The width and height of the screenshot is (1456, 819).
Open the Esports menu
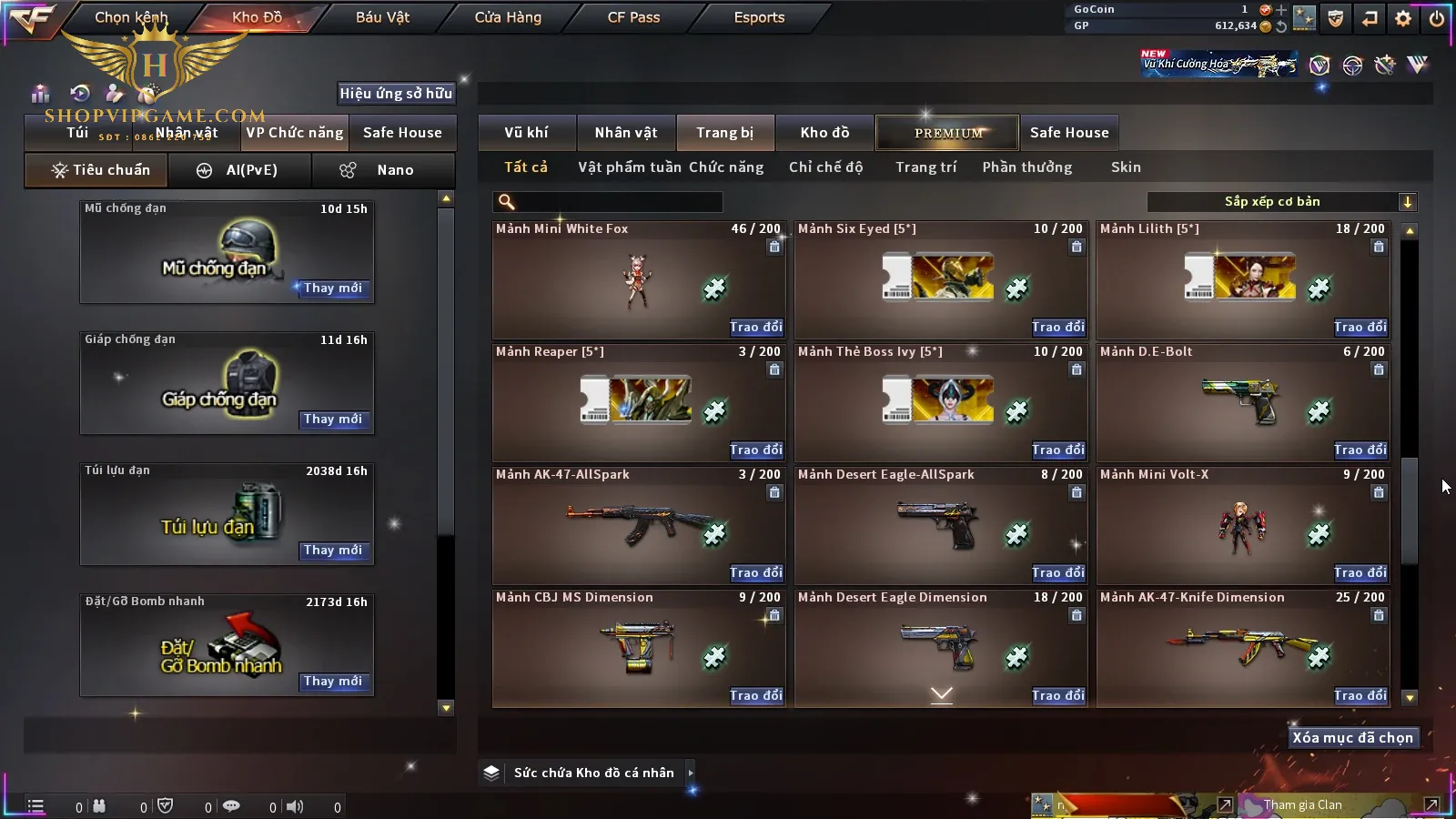coord(759,17)
